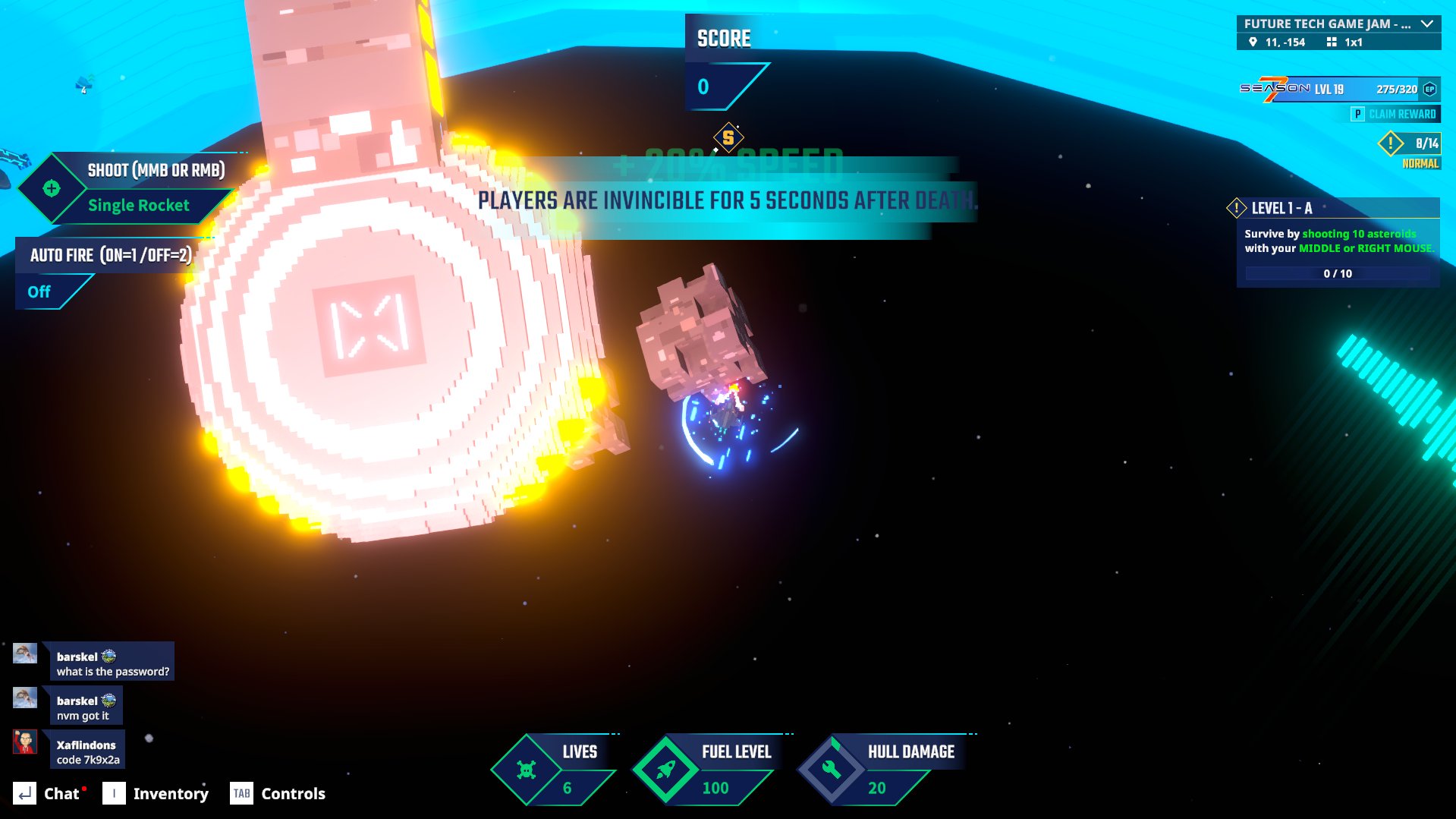The image size is (1456, 819).
Task: Open the Season 7 level progress bar
Action: 1339,90
